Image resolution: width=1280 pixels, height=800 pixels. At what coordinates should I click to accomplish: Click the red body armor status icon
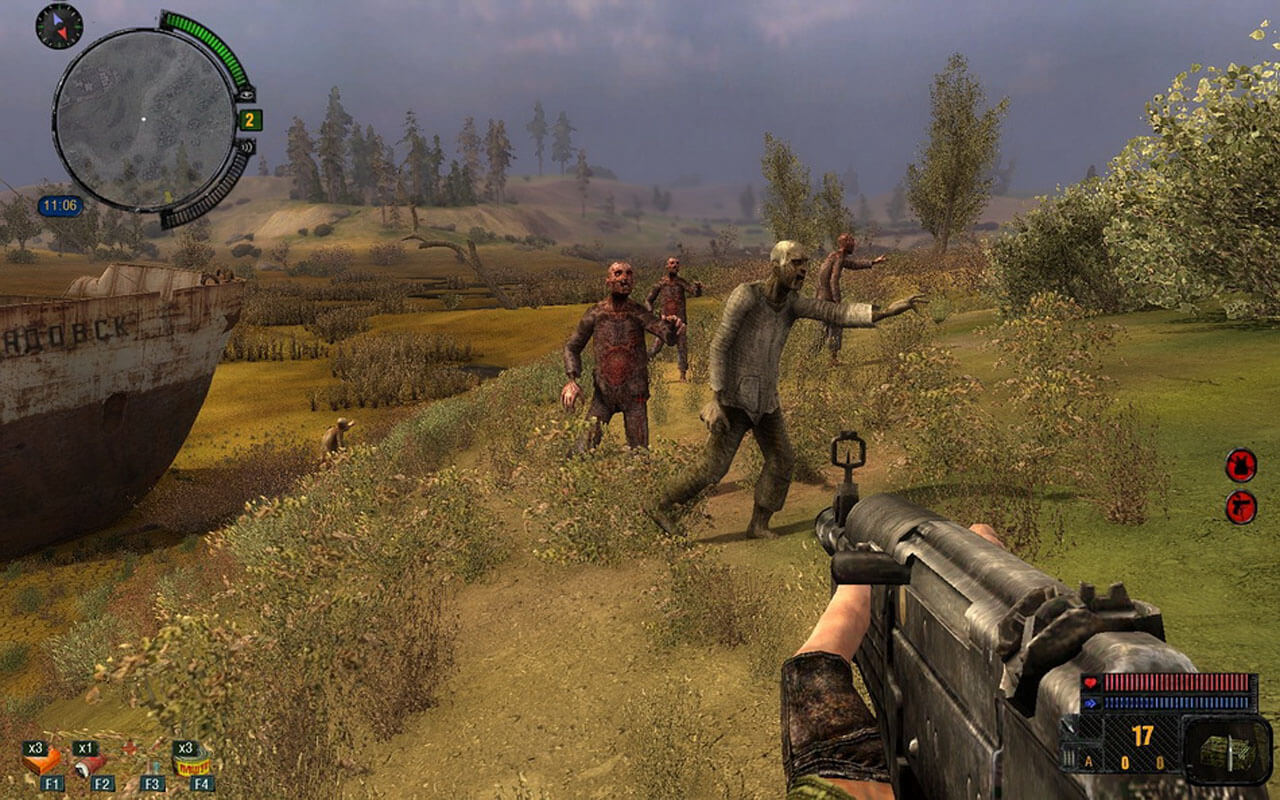[1241, 465]
